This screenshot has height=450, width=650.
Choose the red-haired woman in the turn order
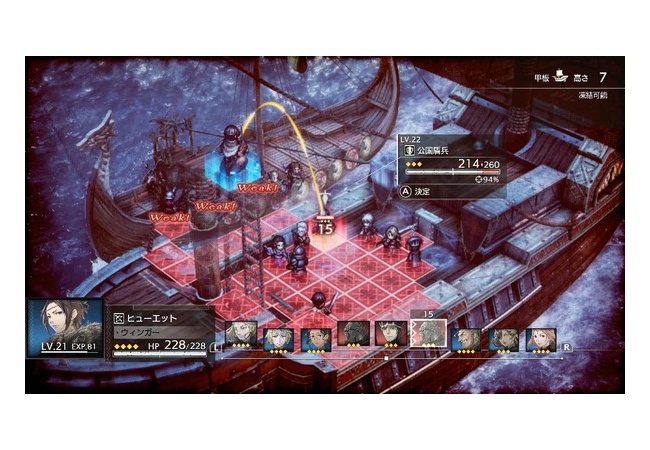(542, 334)
